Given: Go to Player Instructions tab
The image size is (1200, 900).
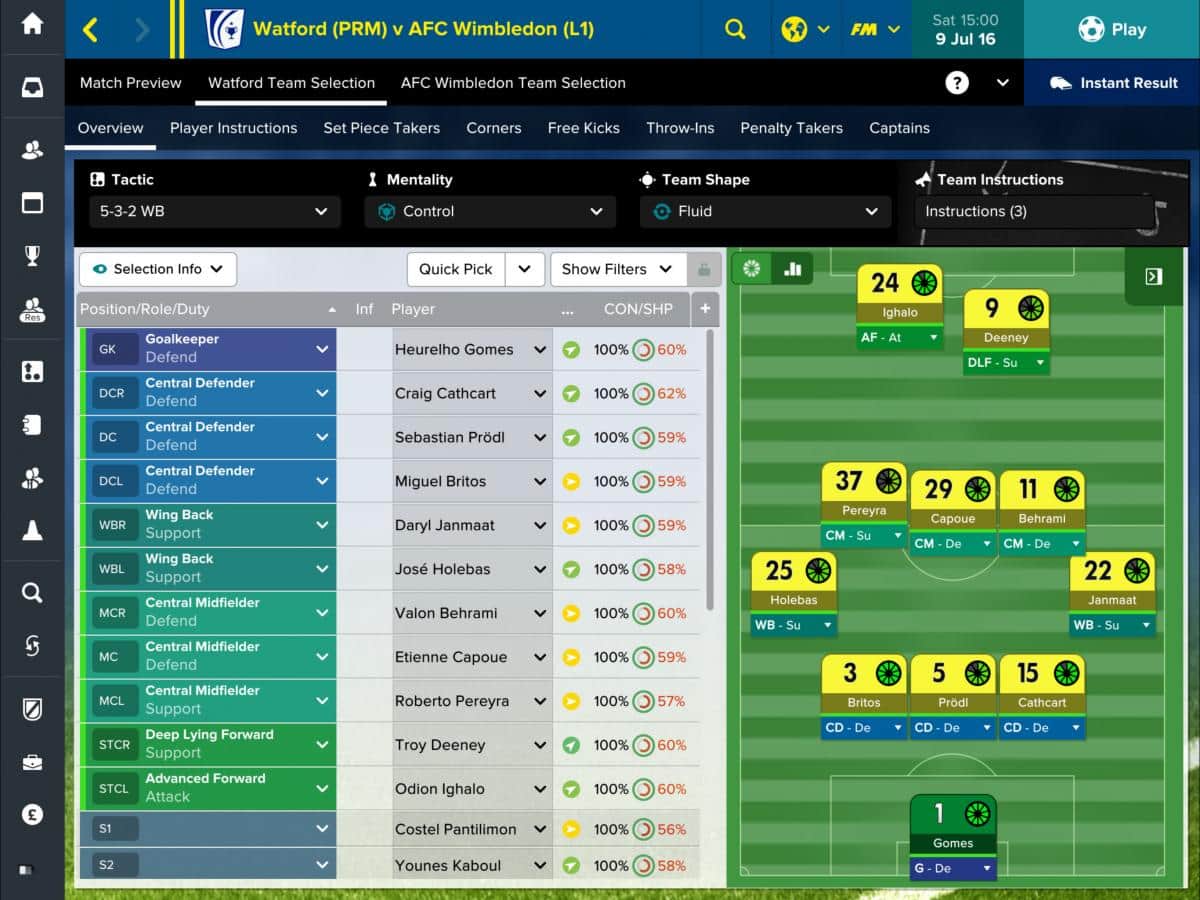Looking at the screenshot, I should tap(233, 128).
